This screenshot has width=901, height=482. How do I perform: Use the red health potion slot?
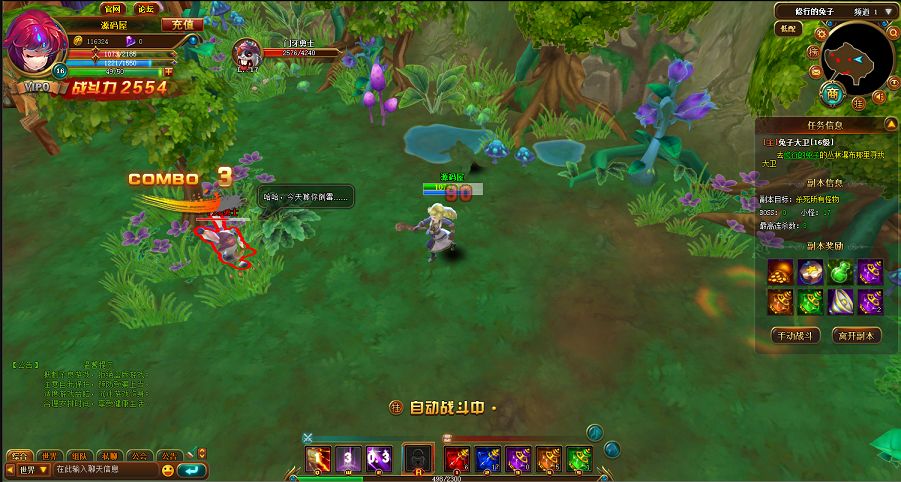[x=458, y=458]
